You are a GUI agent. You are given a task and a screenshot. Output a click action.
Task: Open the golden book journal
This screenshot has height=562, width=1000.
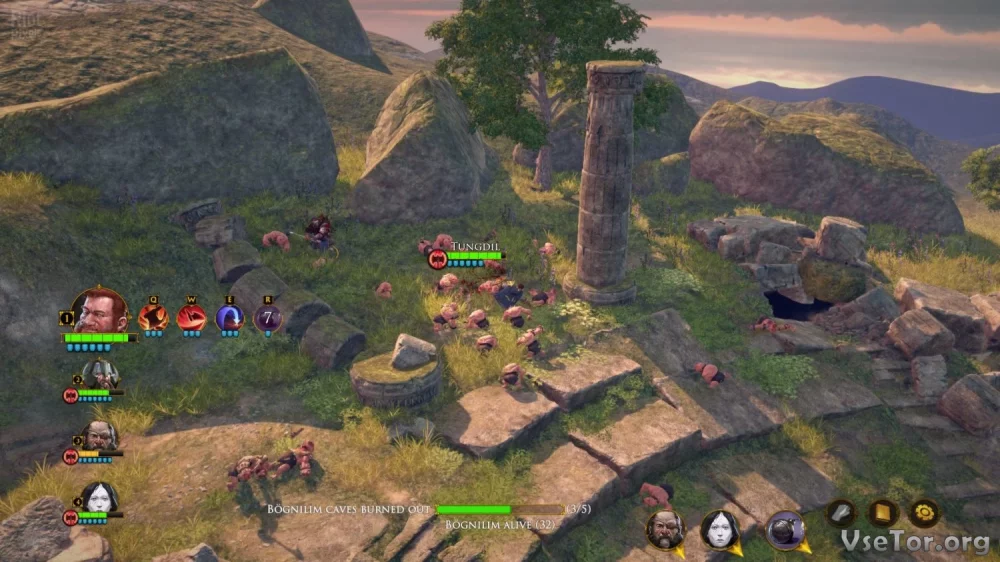pos(883,513)
